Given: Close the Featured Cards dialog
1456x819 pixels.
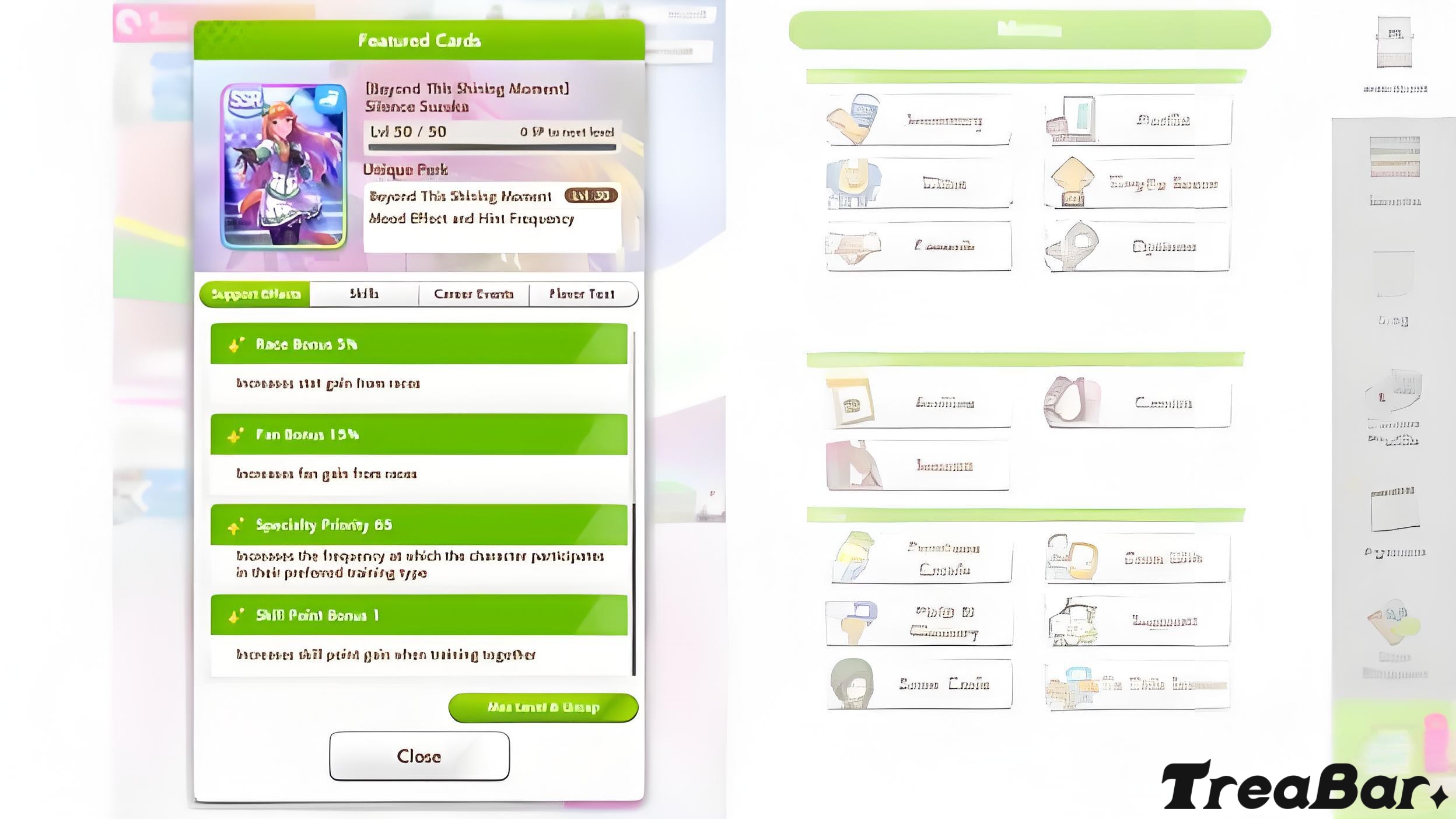Looking at the screenshot, I should pos(419,757).
